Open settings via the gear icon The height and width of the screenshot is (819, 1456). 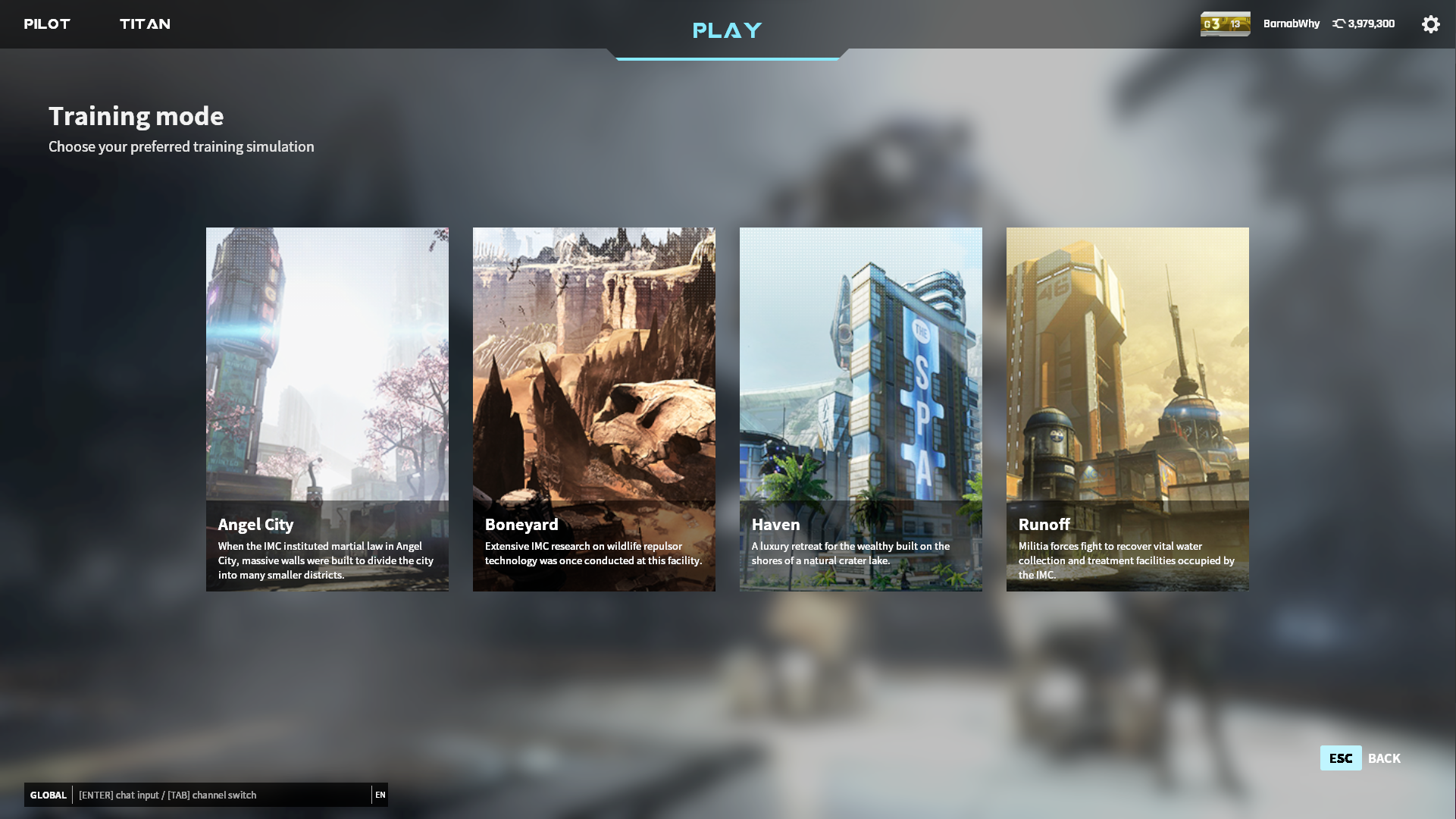tap(1430, 24)
